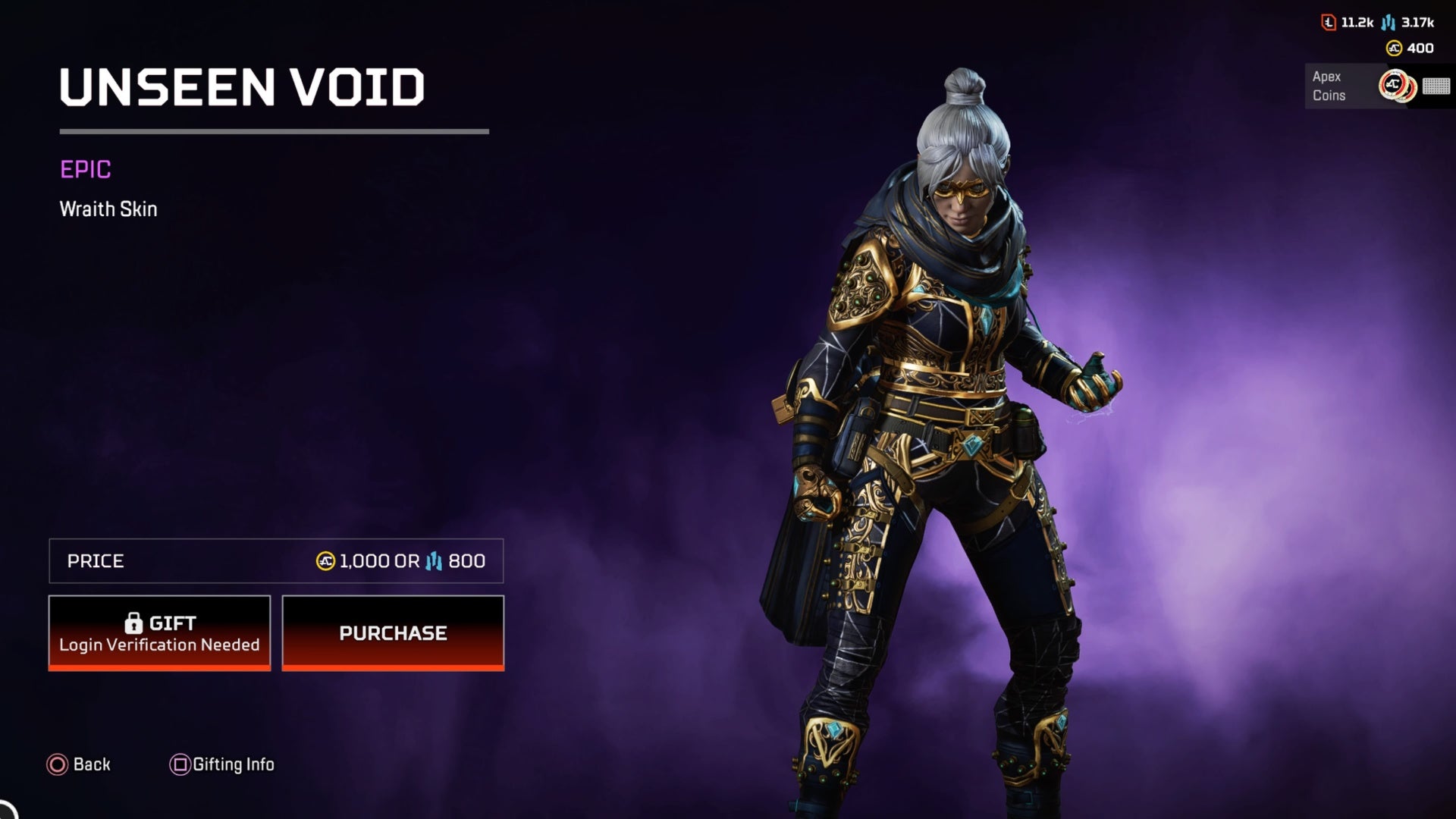This screenshot has height=819, width=1456.
Task: Click the Crafting Metals icon next to 800 price
Action: point(432,561)
